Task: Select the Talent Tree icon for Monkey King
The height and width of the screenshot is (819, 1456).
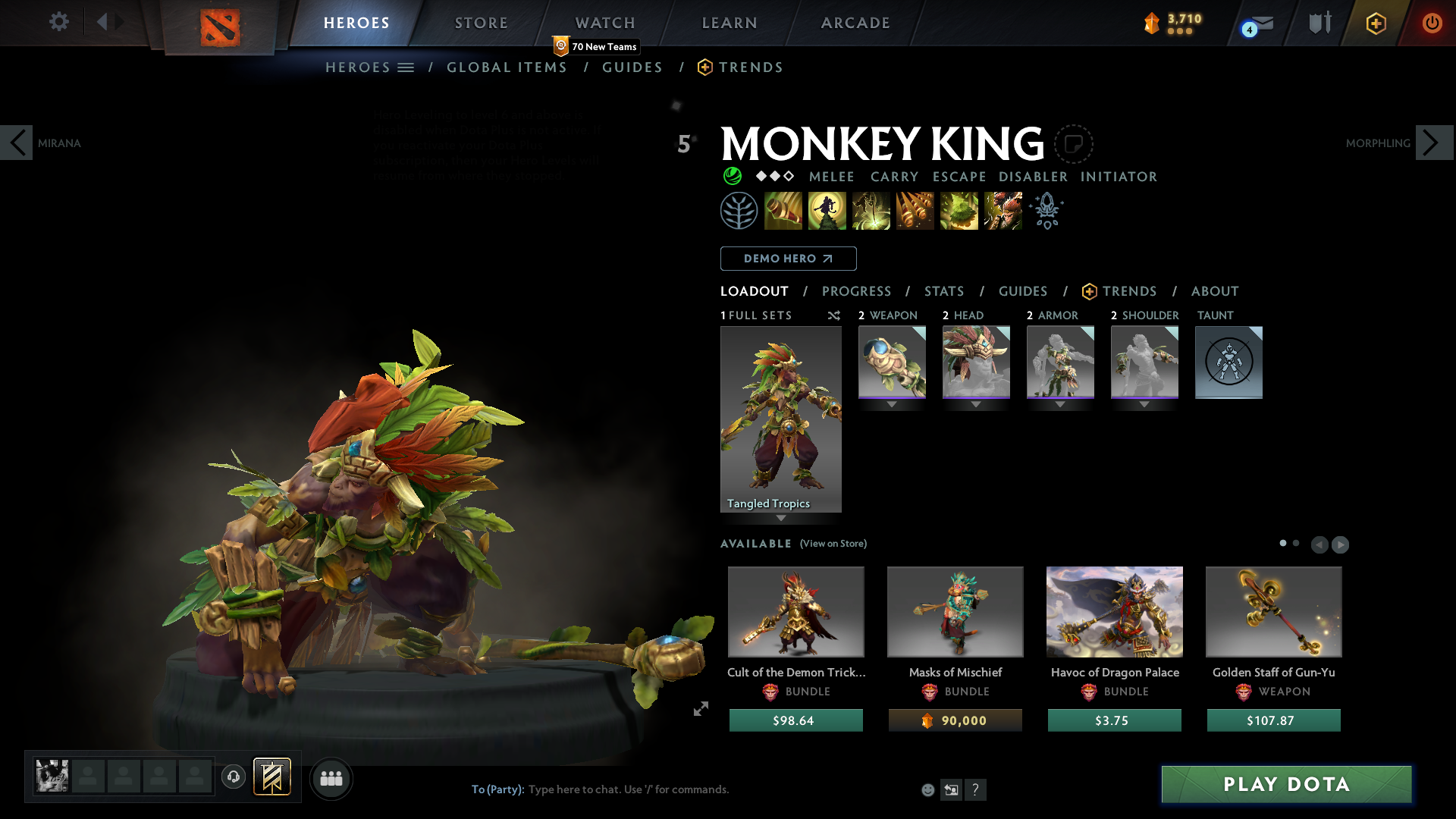Action: coord(739,210)
